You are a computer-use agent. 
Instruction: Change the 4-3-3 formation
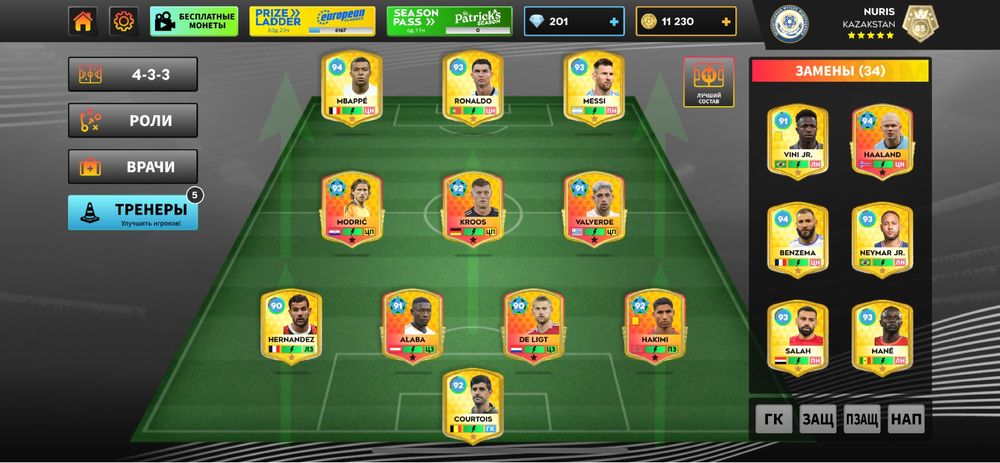tap(133, 74)
